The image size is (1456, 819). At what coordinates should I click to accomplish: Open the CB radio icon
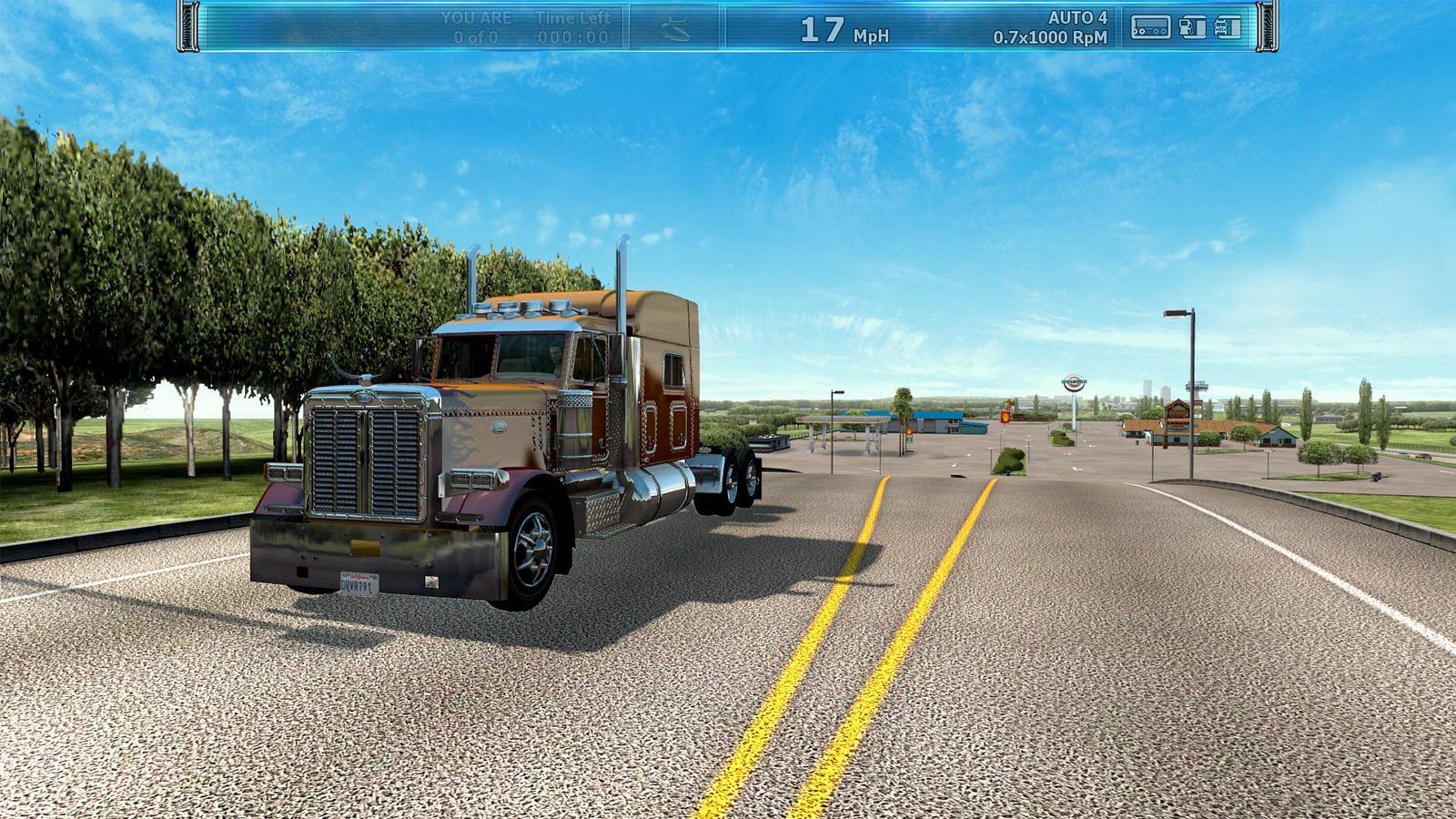pos(1150,27)
